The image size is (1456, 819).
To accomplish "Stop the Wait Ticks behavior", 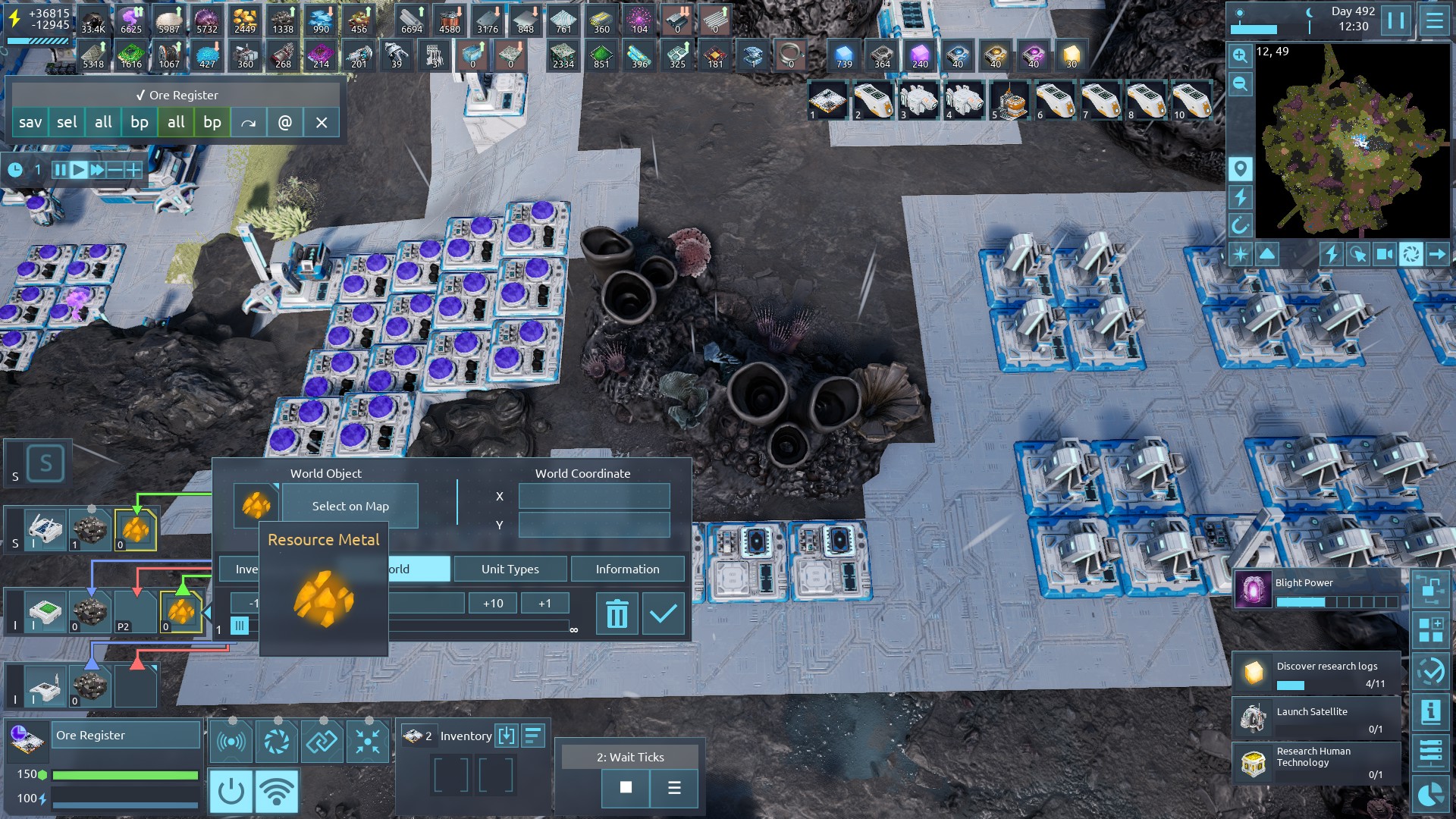I will click(x=626, y=787).
